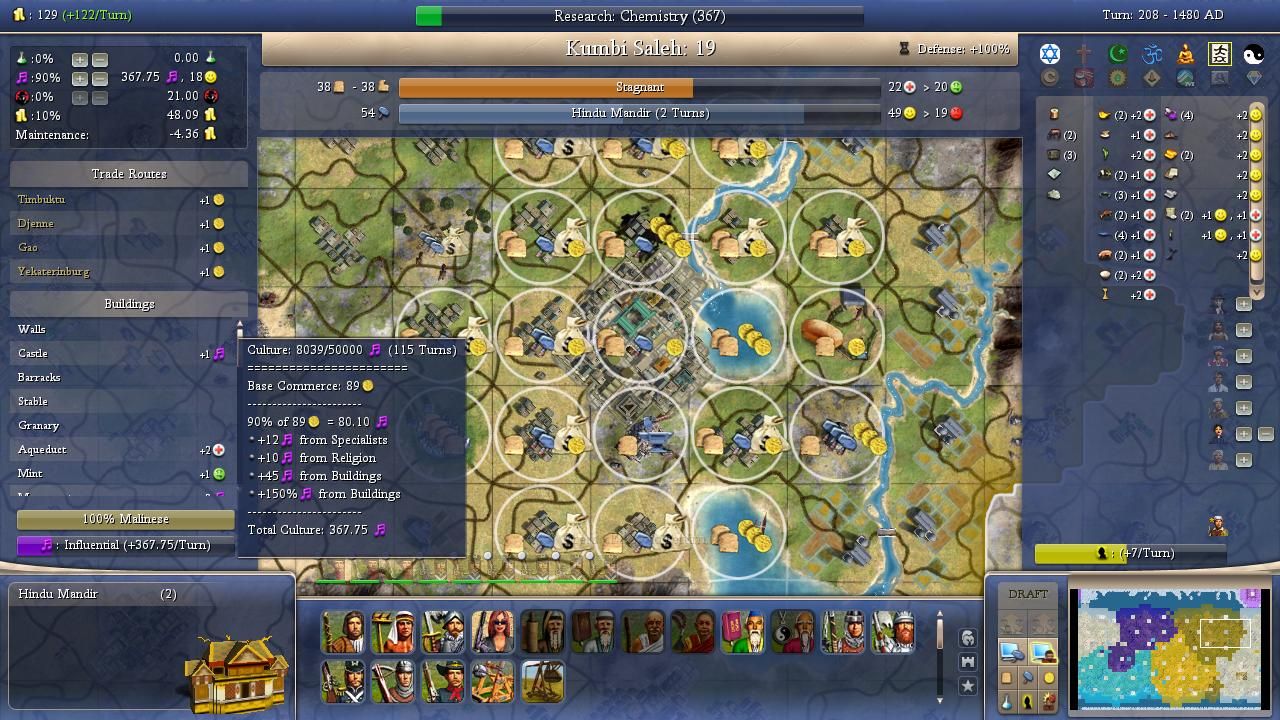Increase the culture rate with its plus button
This screenshot has width=1280, height=720.
[80, 78]
